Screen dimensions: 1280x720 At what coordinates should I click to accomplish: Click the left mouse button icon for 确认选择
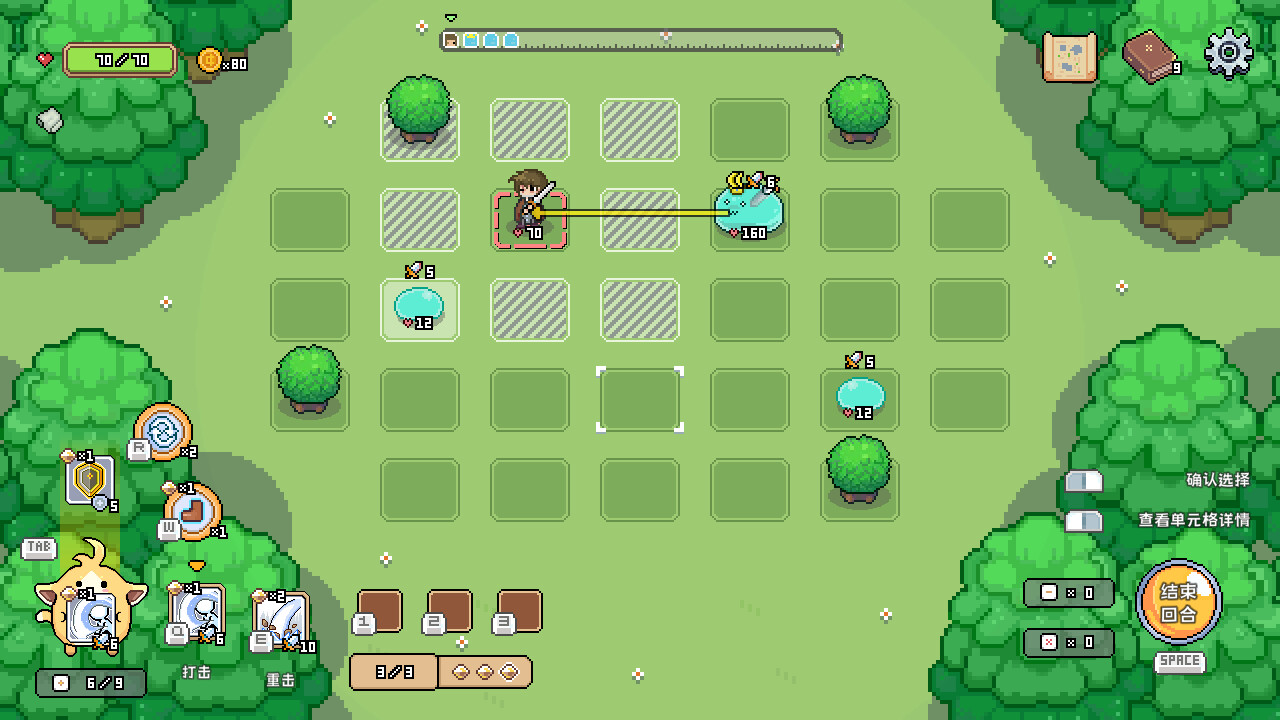point(1083,481)
